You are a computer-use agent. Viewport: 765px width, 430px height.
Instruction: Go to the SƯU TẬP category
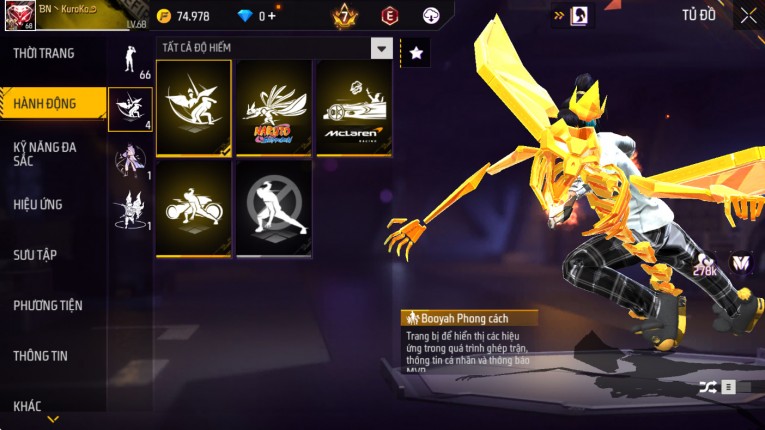pos(35,255)
